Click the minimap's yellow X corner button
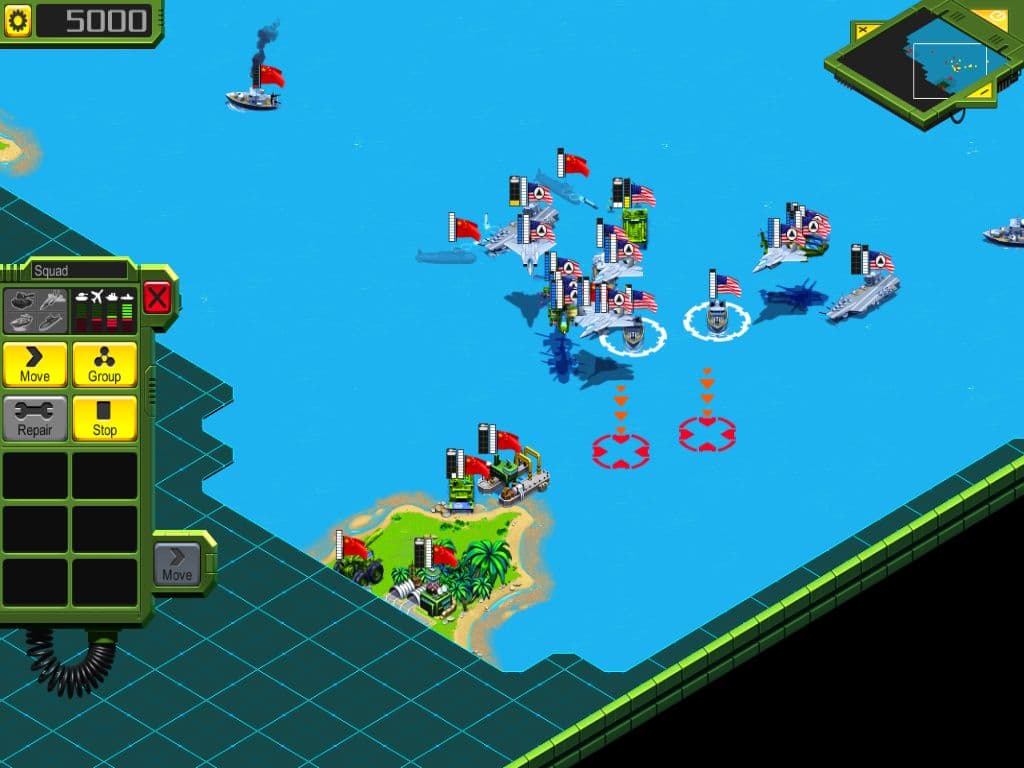Image resolution: width=1024 pixels, height=768 pixels. (x=862, y=31)
